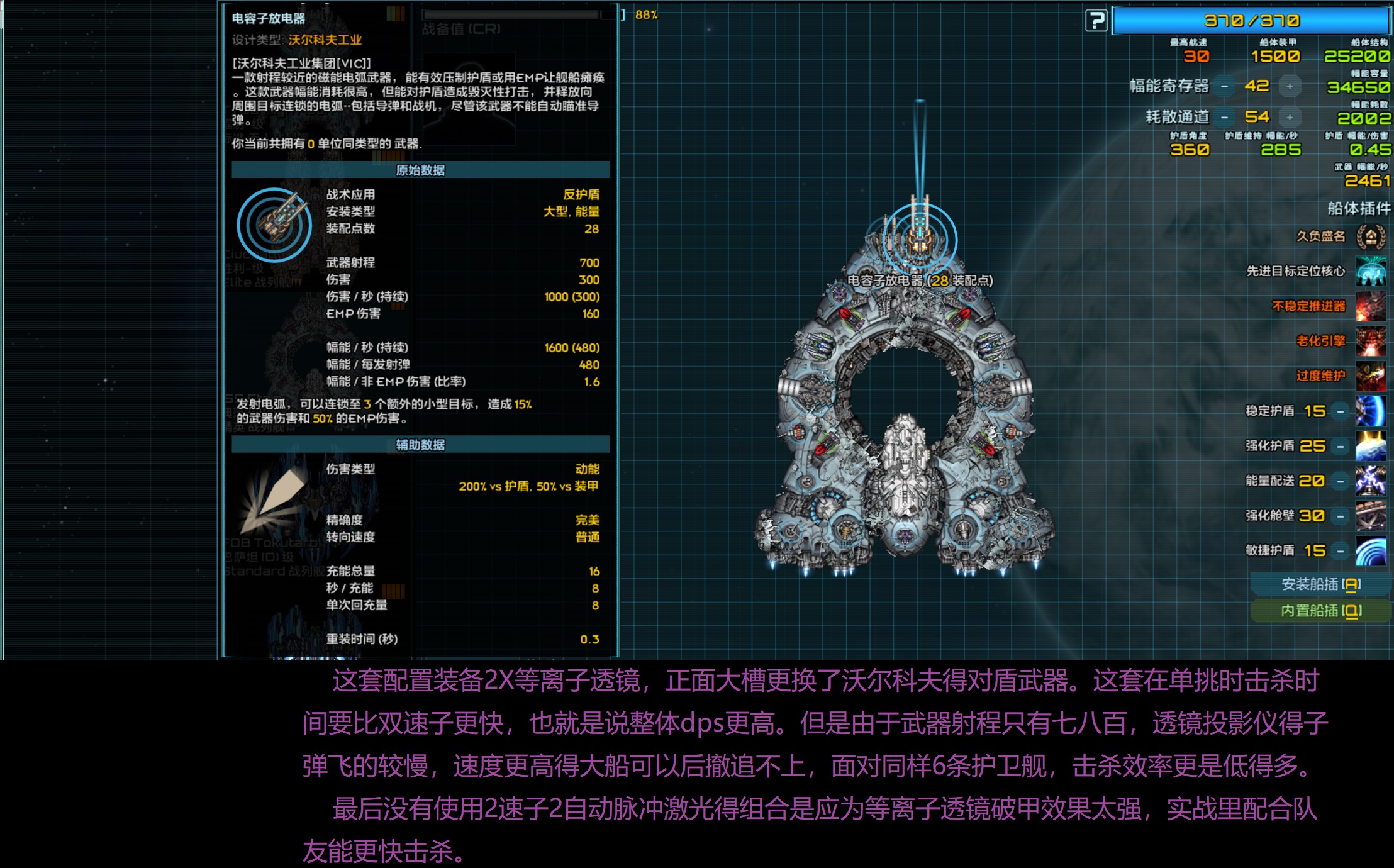Click the 强化舱壁 hullmod icon
This screenshot has height=868, width=1394.
[x=1371, y=514]
